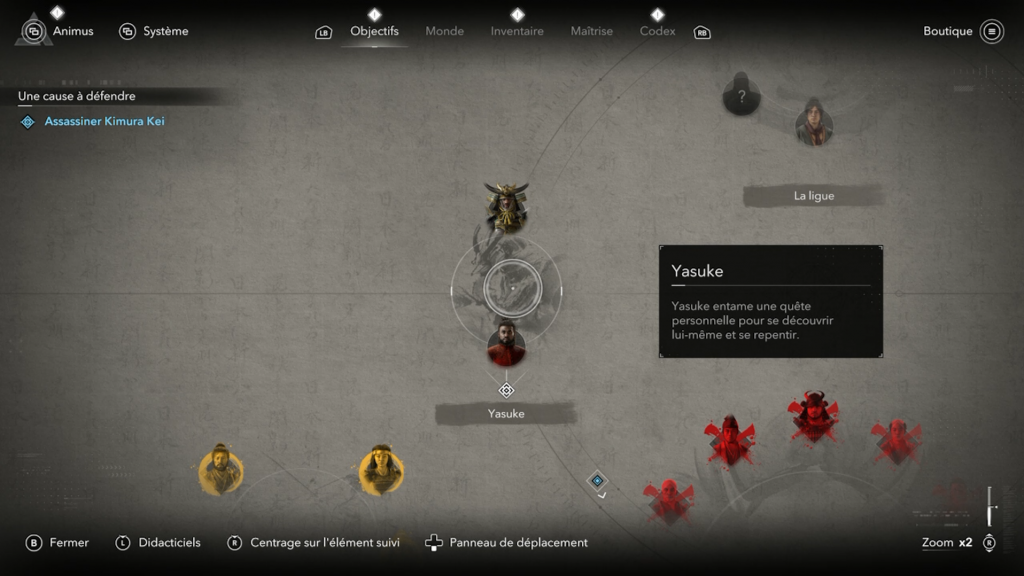Select the tracked objective Assassiner Kimura Kei

(x=104, y=121)
